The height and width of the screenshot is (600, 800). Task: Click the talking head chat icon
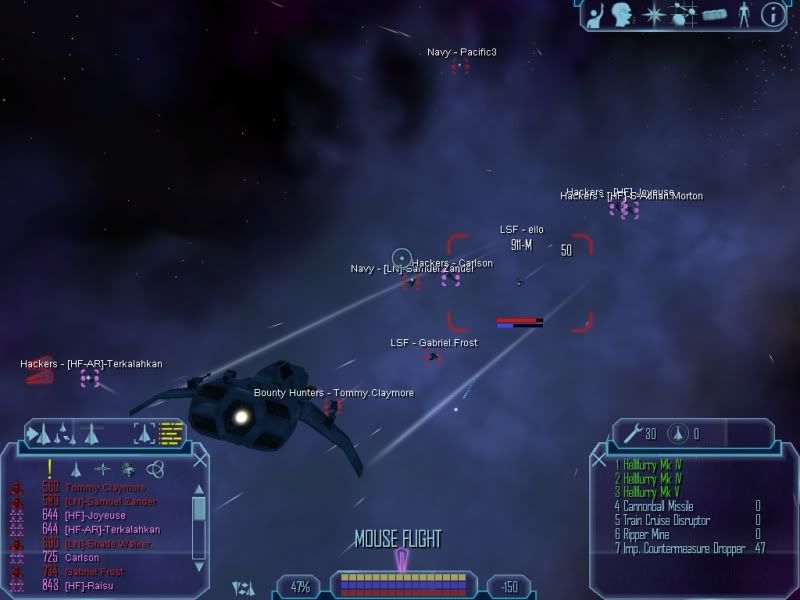pyautogui.click(x=626, y=14)
